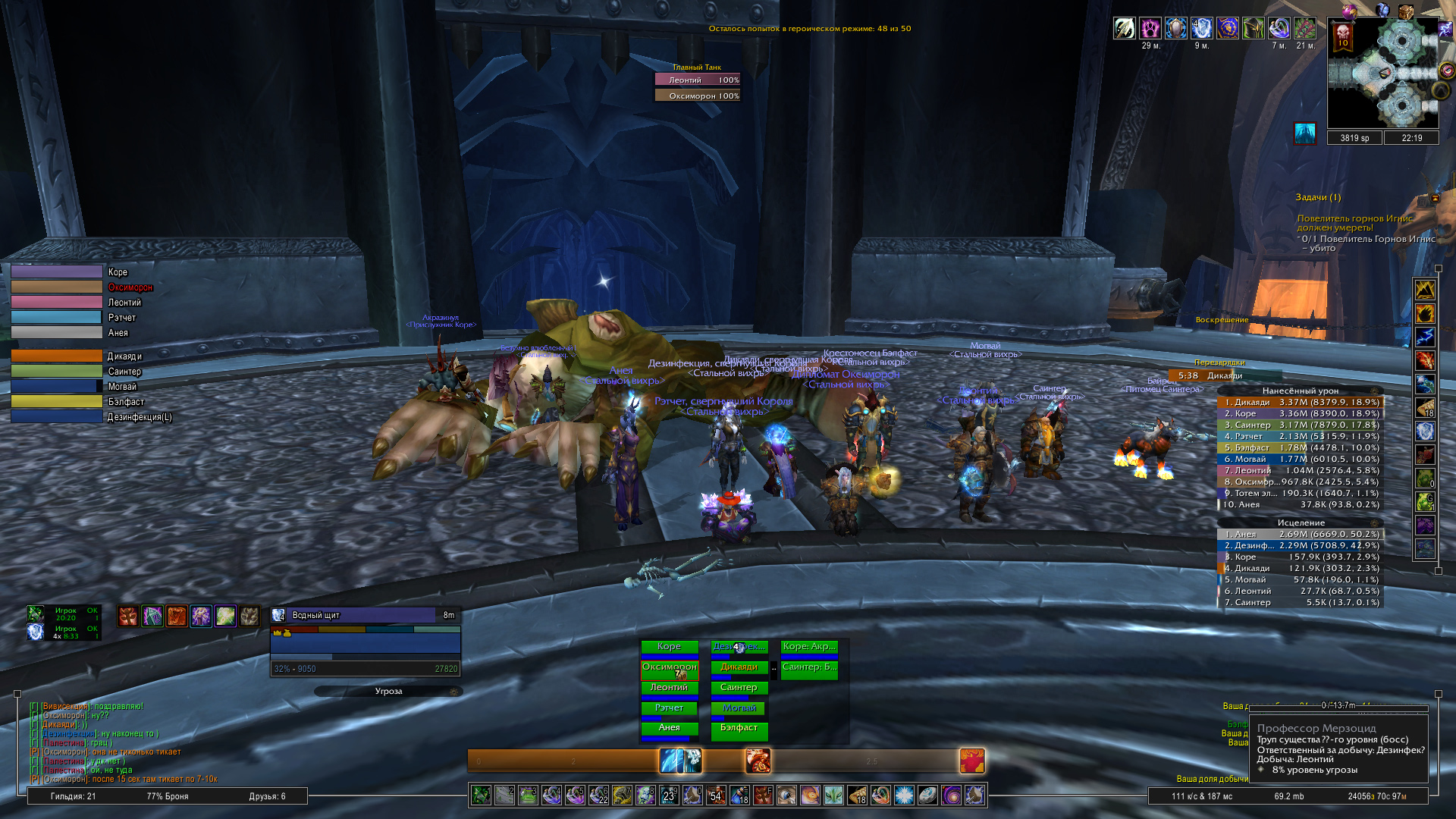Image resolution: width=1456 pixels, height=819 pixels.
Task: Select Бэлфаст in the green raid grid
Action: (x=739, y=728)
